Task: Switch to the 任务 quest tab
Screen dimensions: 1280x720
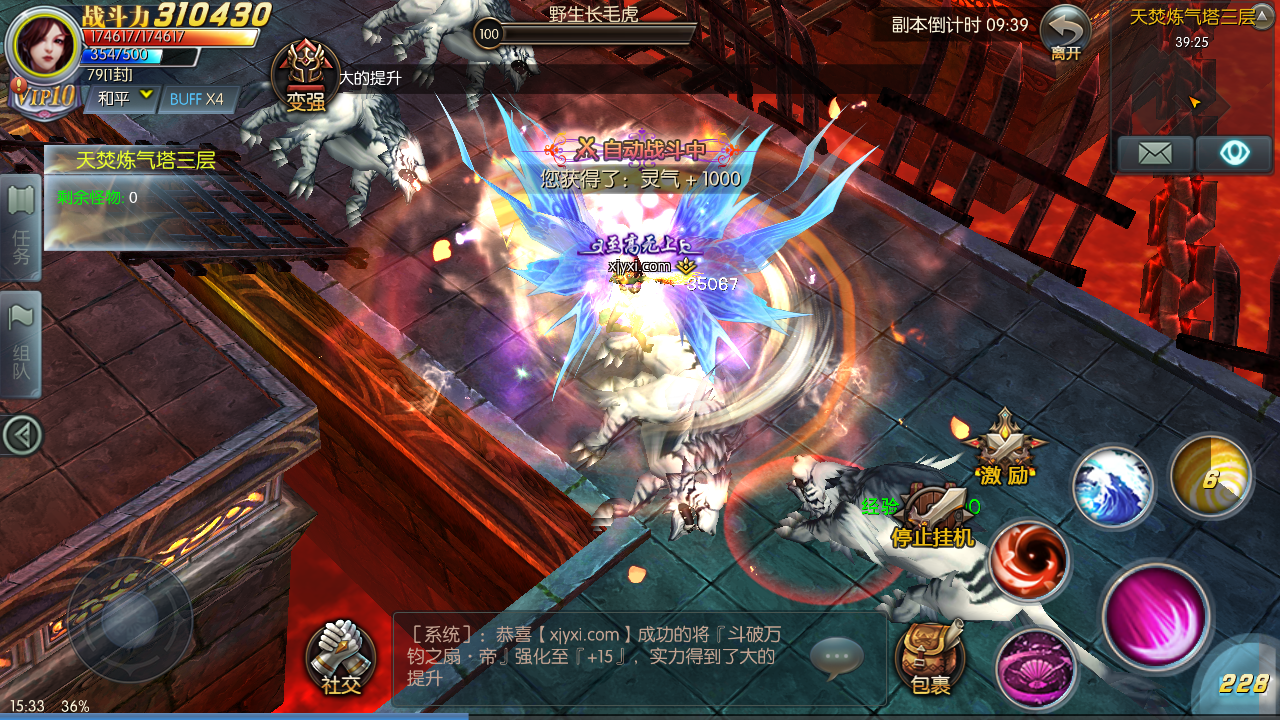Action: [x=21, y=229]
